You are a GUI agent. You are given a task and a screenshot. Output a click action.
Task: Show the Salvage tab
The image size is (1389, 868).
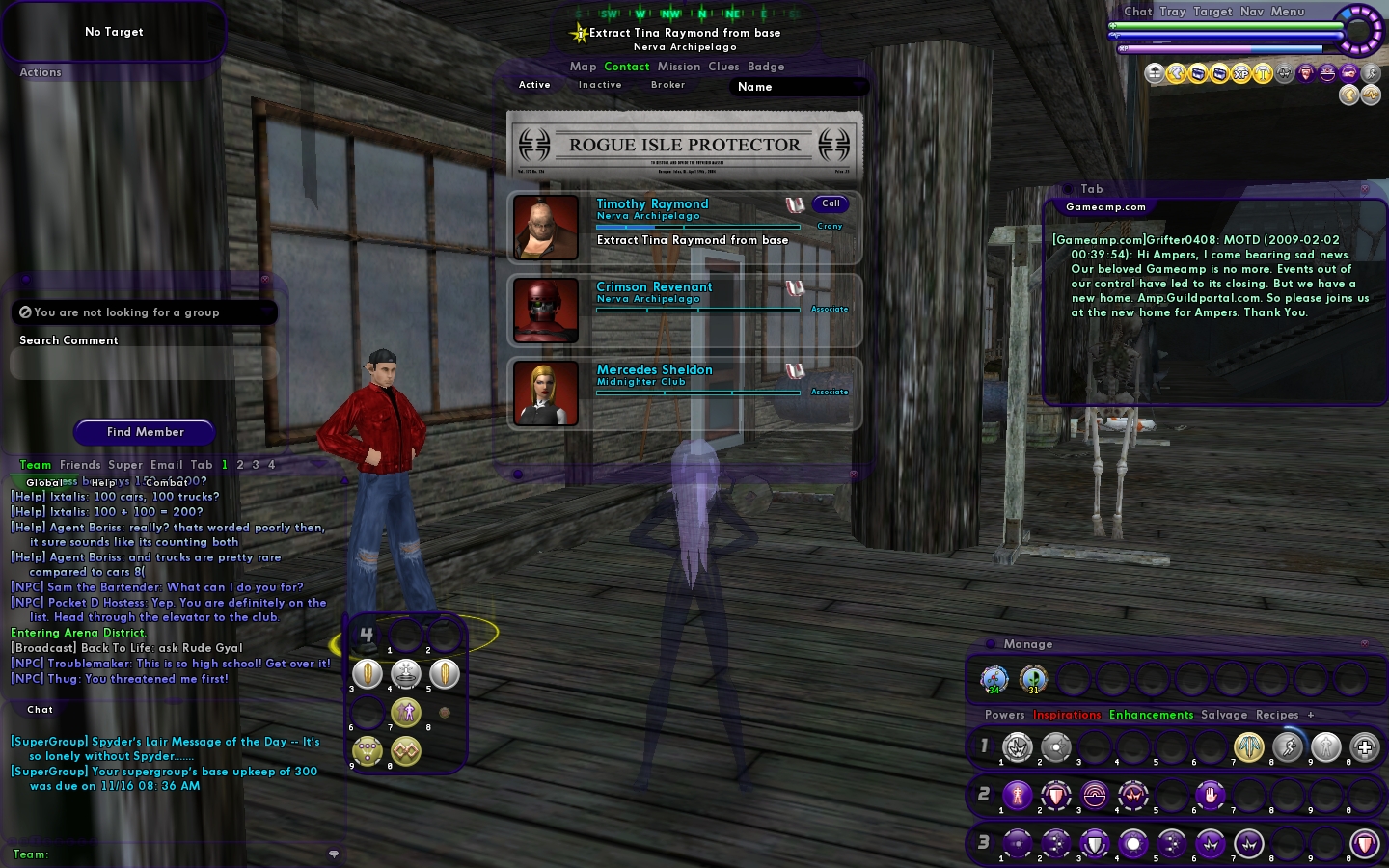pyautogui.click(x=1224, y=715)
